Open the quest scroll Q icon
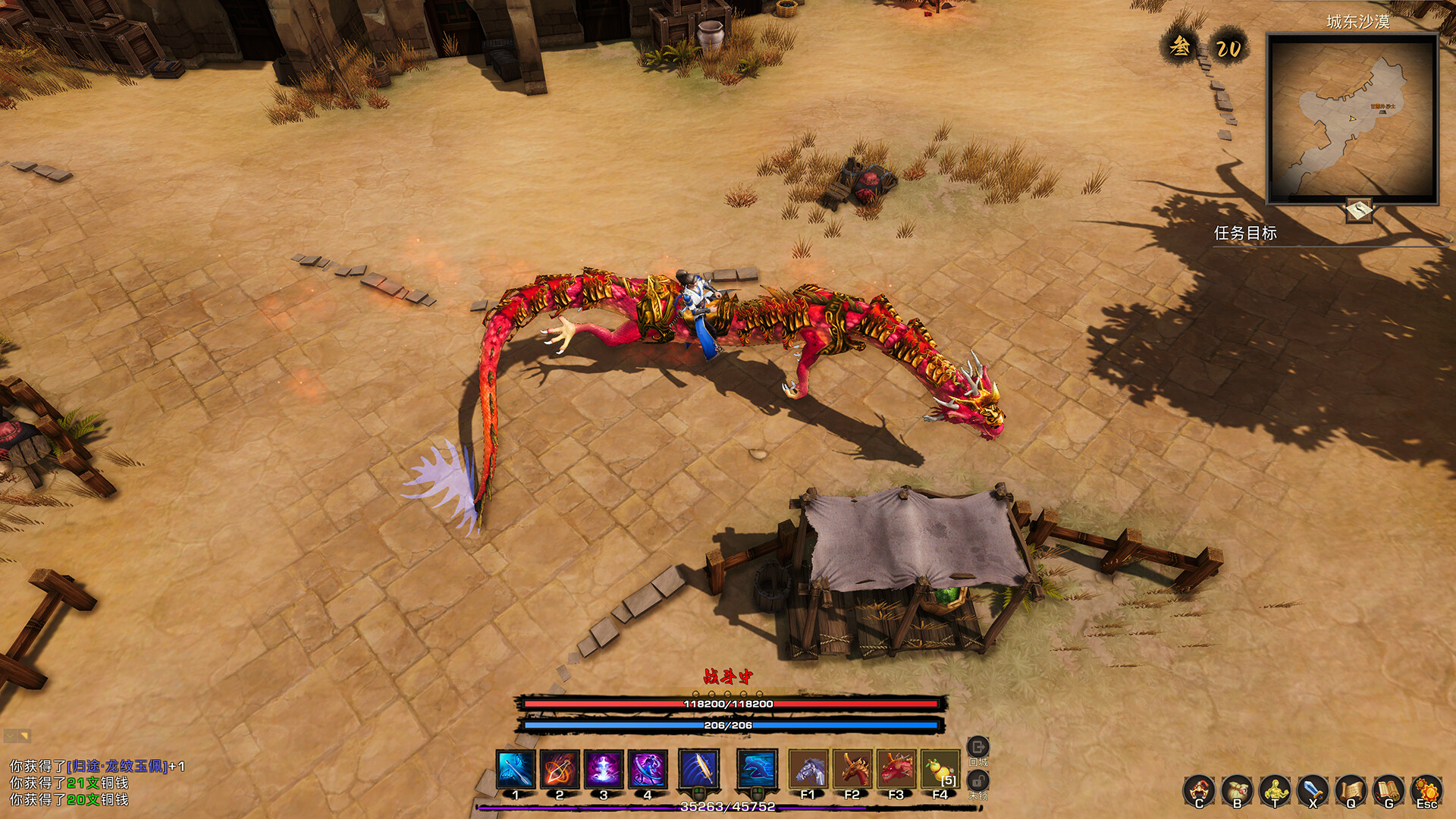1456x819 pixels. pyautogui.click(x=1350, y=790)
